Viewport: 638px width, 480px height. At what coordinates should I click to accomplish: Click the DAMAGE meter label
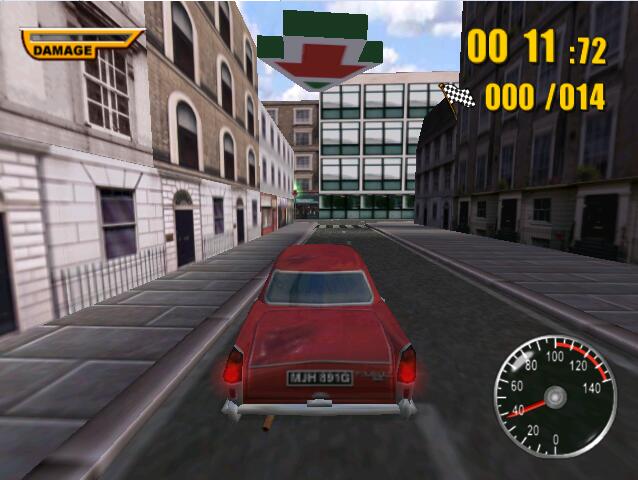tap(63, 49)
